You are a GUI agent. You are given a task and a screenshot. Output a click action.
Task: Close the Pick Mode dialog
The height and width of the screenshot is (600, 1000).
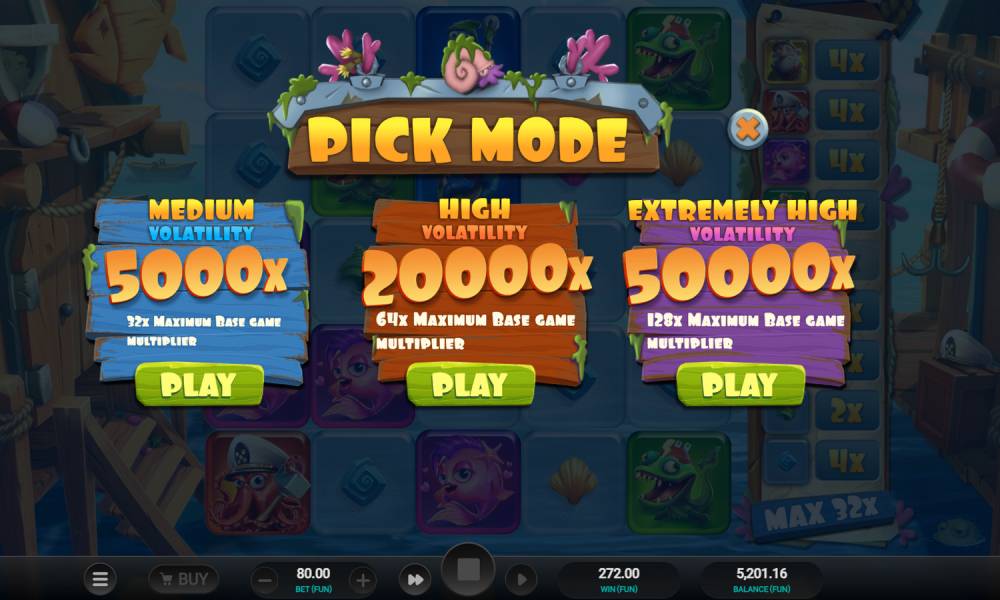coord(747,128)
